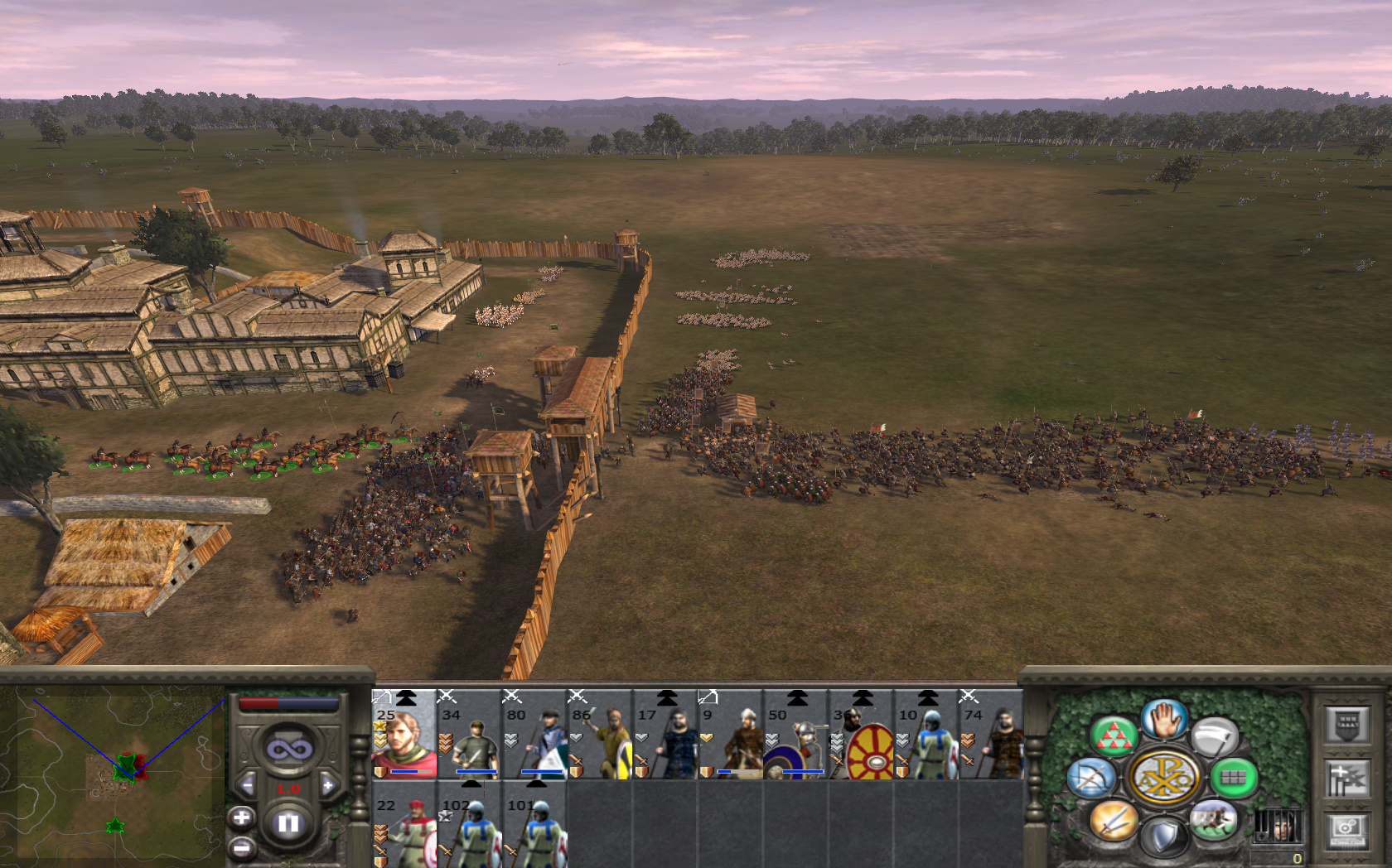This screenshot has height=868, width=1392.
Task: Toggle guard mode shield icon
Action: pyautogui.click(x=1163, y=837)
